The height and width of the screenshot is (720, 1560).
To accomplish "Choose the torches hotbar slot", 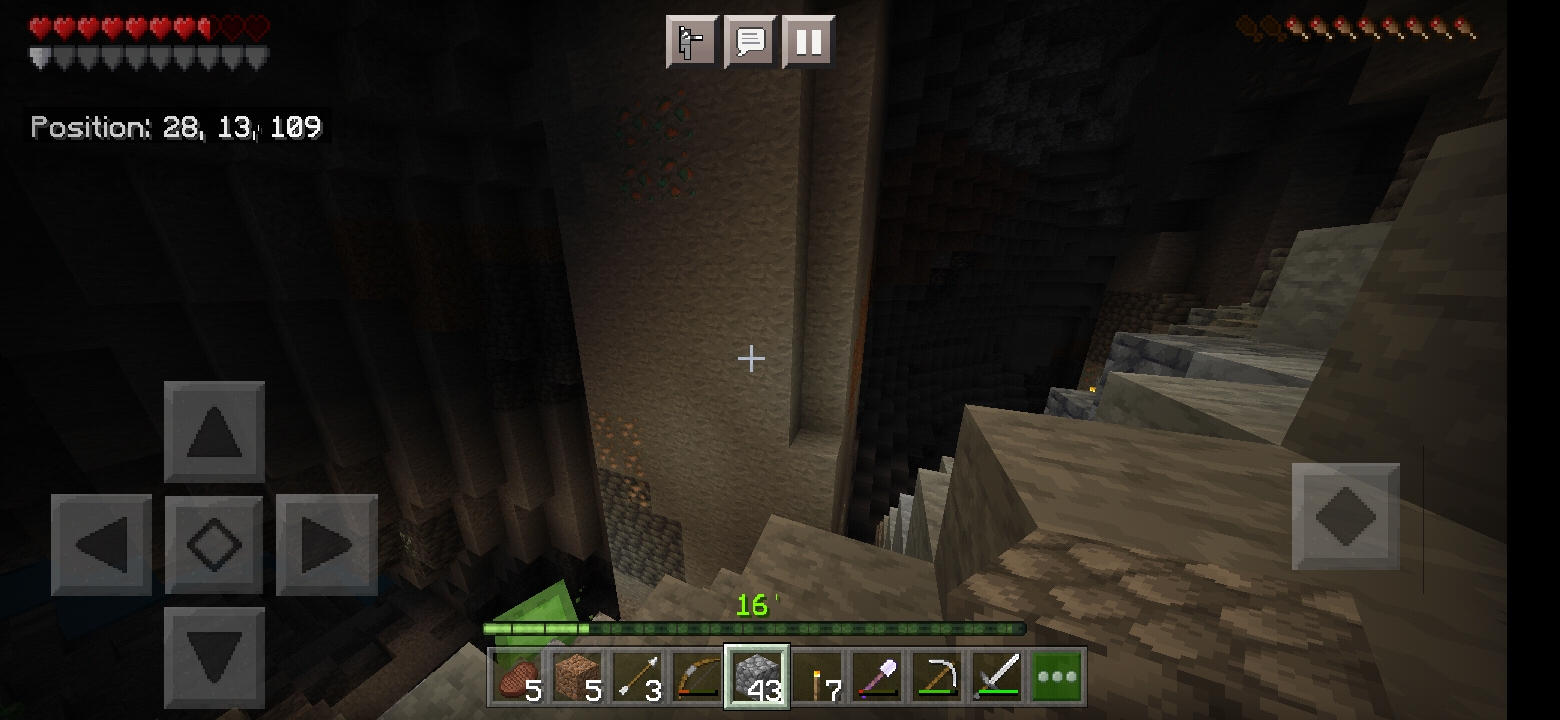I will point(817,677).
